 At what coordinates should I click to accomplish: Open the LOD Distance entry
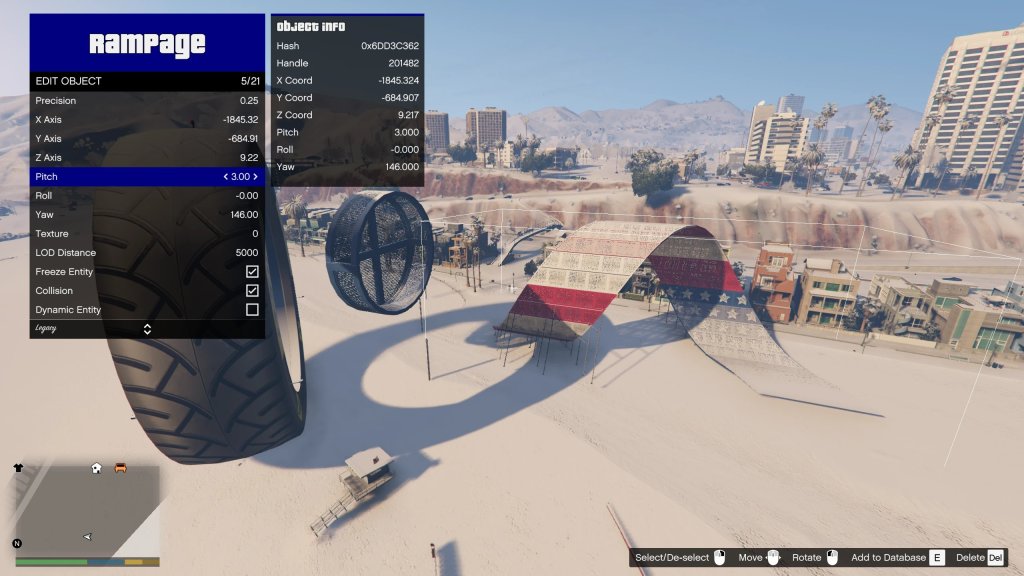point(147,253)
